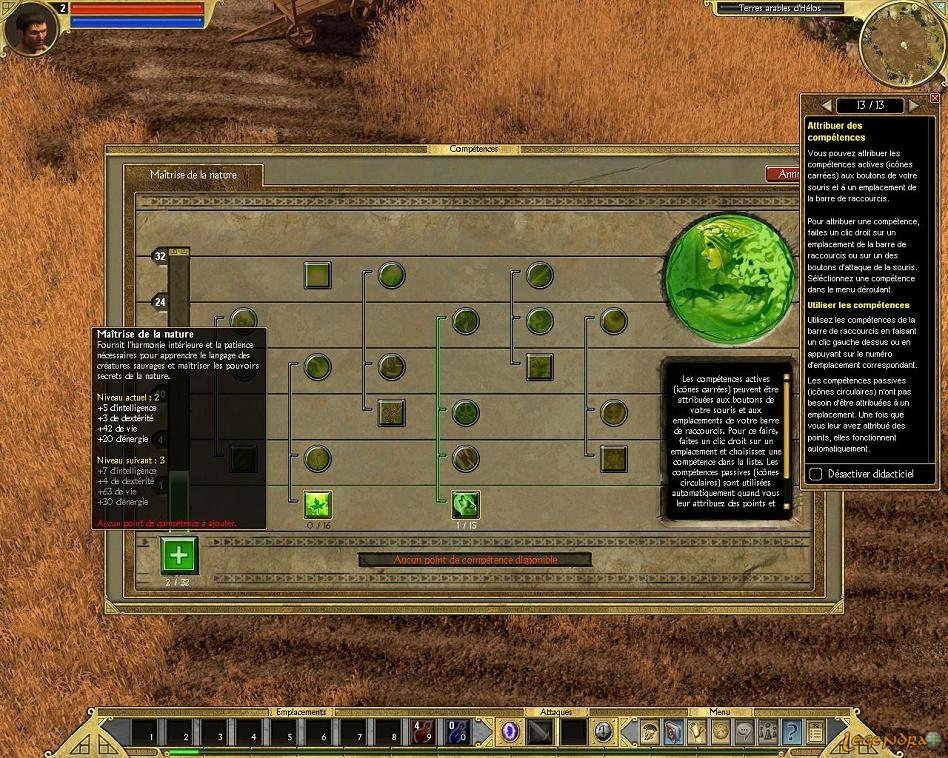Open the help question mark menu
Screen dimensions: 948x758
point(791,732)
